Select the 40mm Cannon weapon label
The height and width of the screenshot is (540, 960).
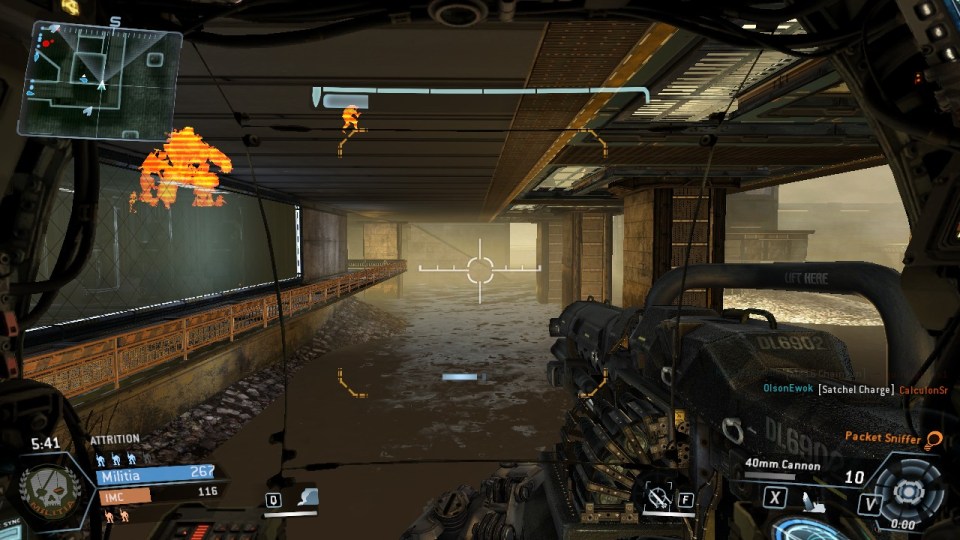click(x=782, y=465)
